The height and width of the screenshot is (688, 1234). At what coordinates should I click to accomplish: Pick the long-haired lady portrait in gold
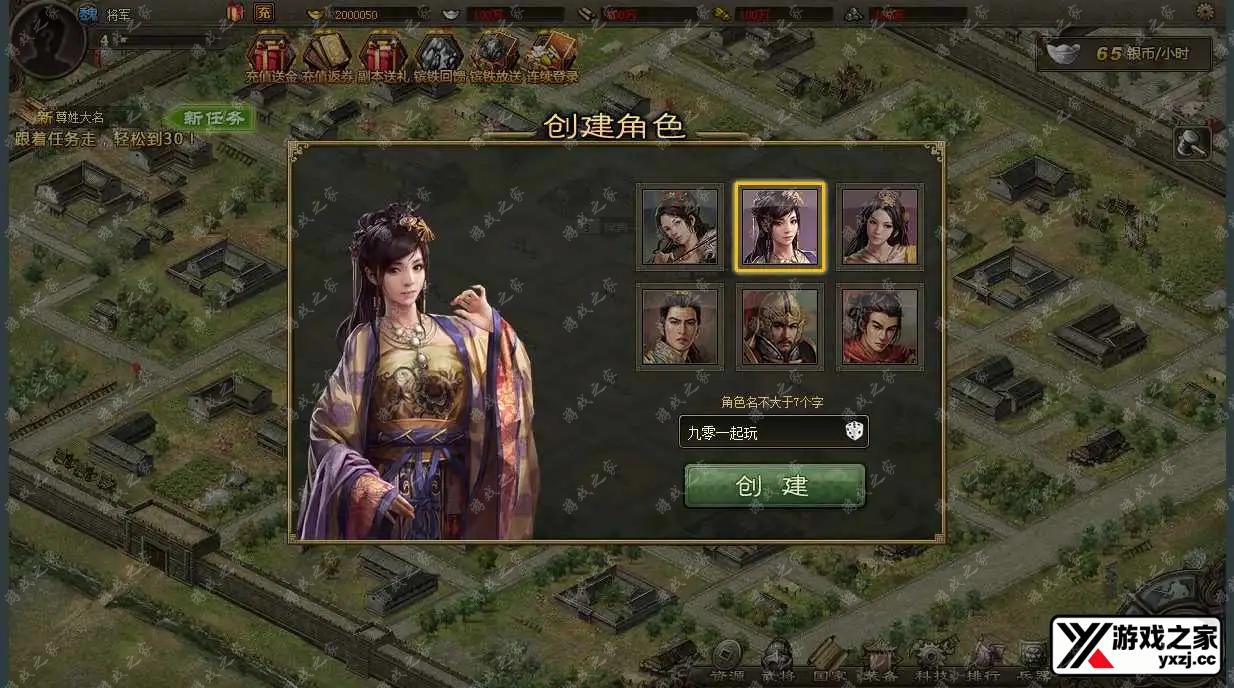pyautogui.click(x=880, y=227)
